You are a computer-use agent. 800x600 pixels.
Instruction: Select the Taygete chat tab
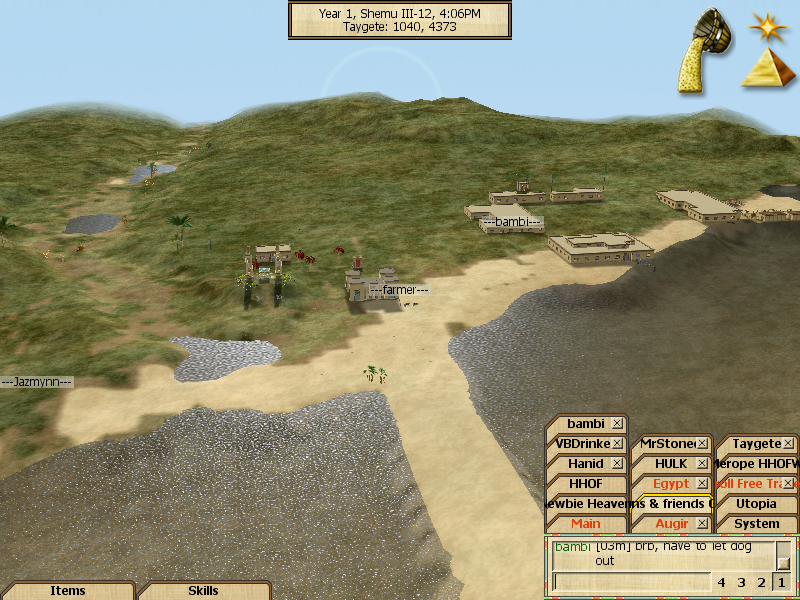coord(755,444)
